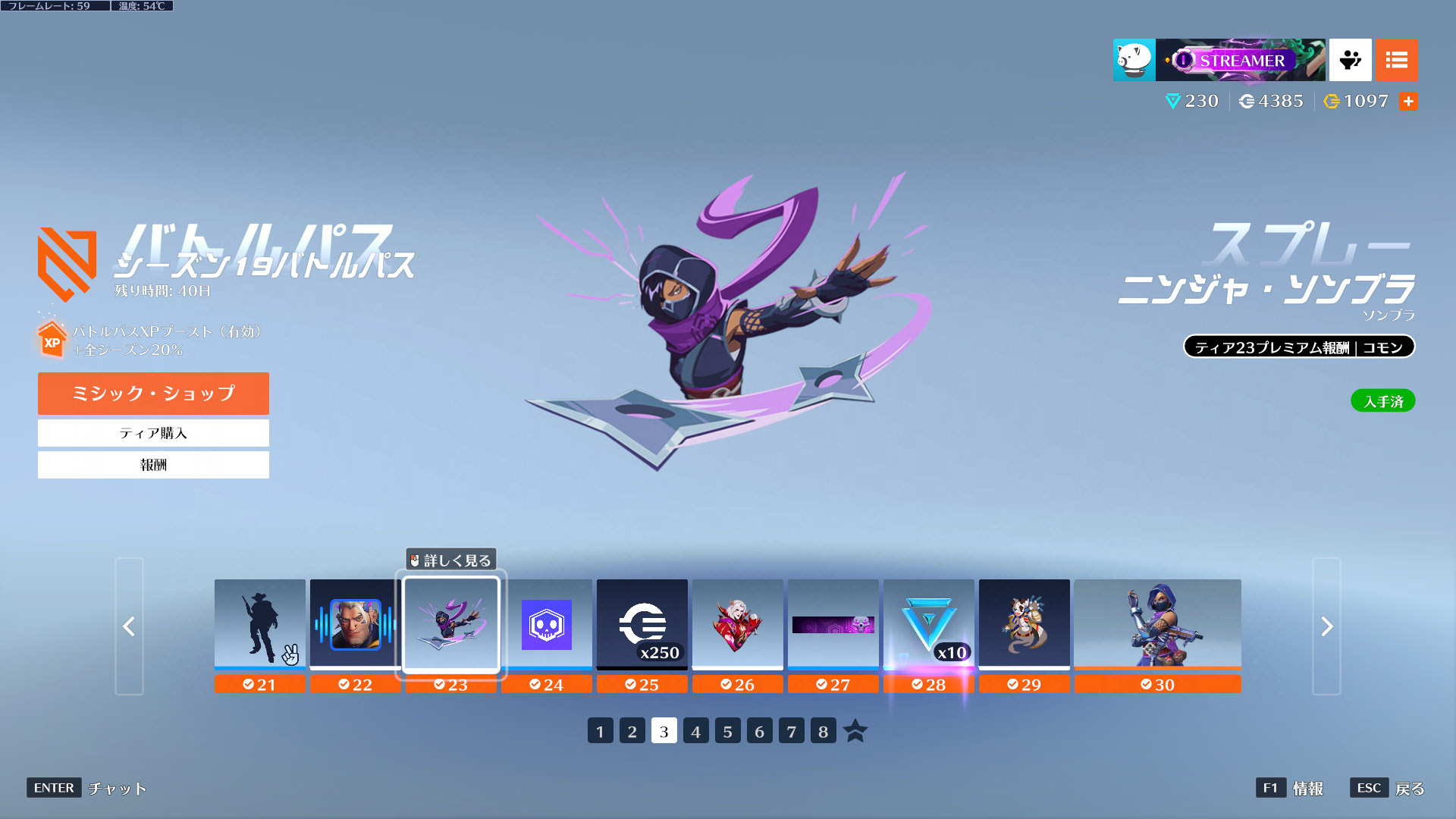Click the purple skull icon reward at tier 24
The height and width of the screenshot is (819, 1456).
click(x=547, y=624)
